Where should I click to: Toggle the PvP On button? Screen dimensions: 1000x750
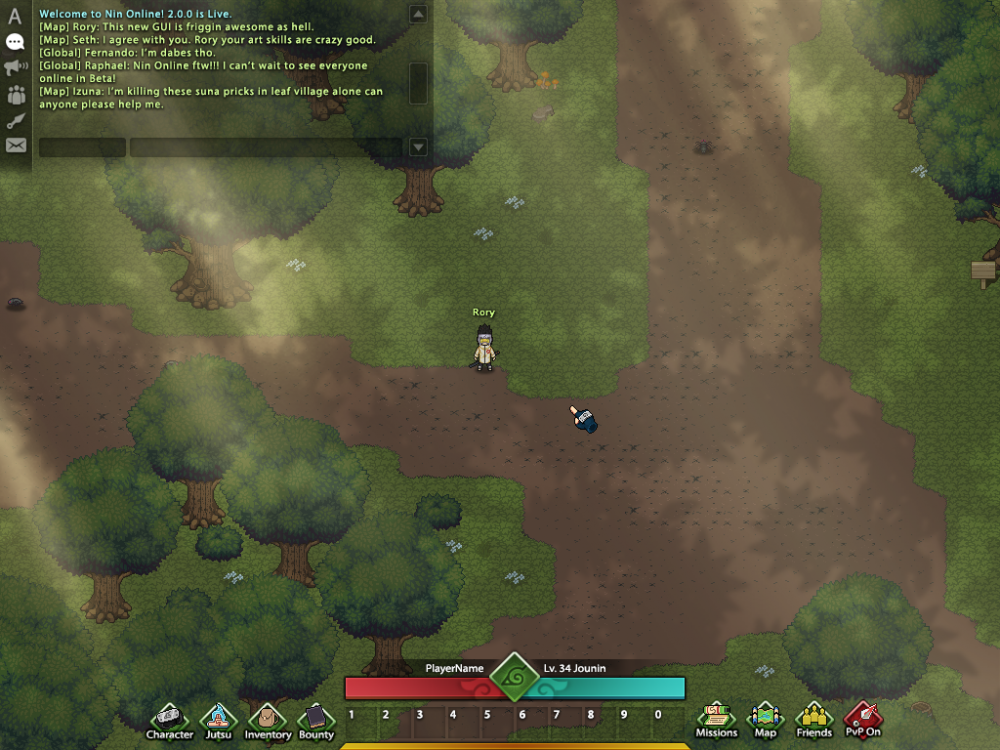click(x=862, y=718)
